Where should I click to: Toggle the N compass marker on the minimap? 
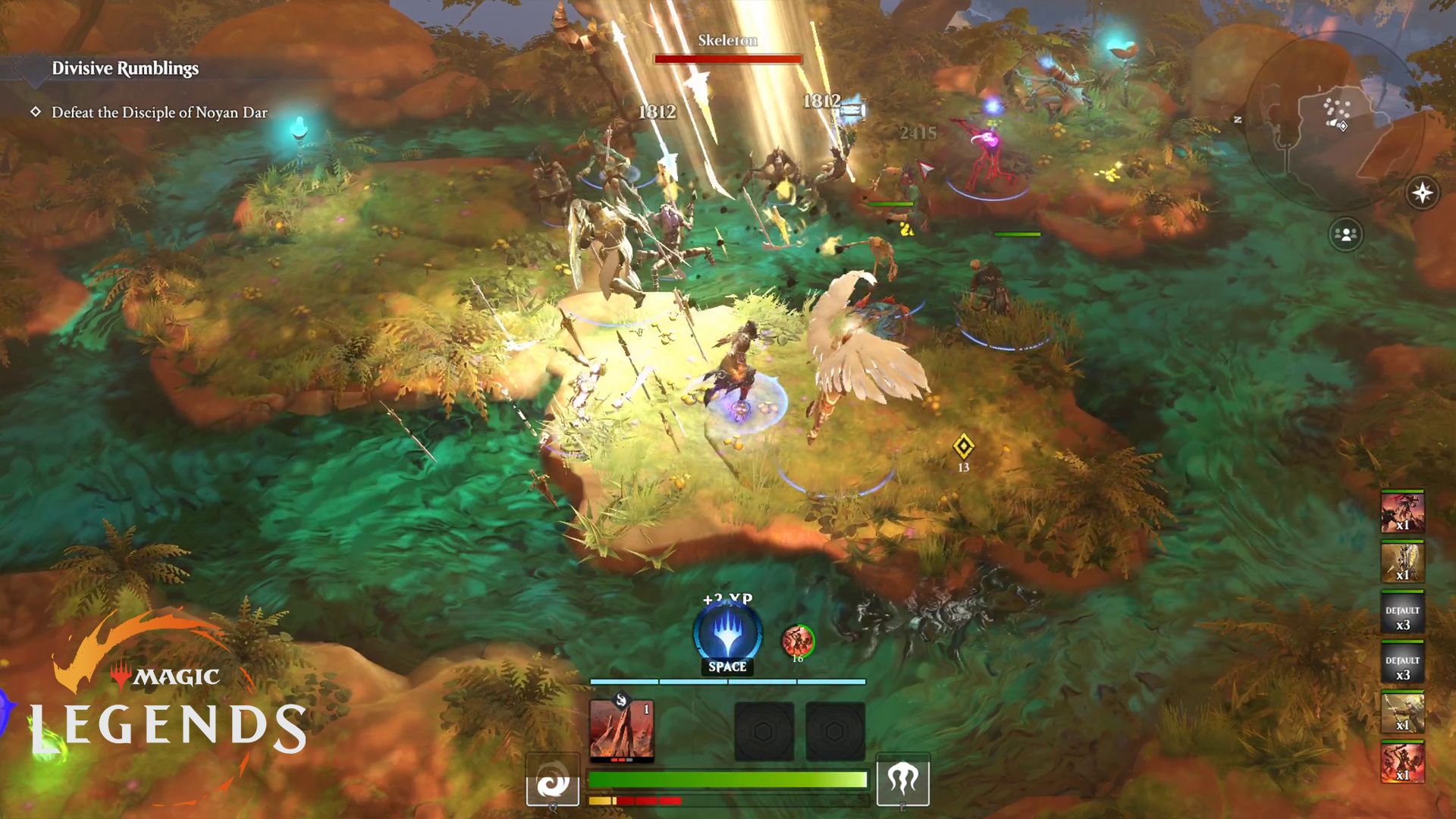(1239, 118)
